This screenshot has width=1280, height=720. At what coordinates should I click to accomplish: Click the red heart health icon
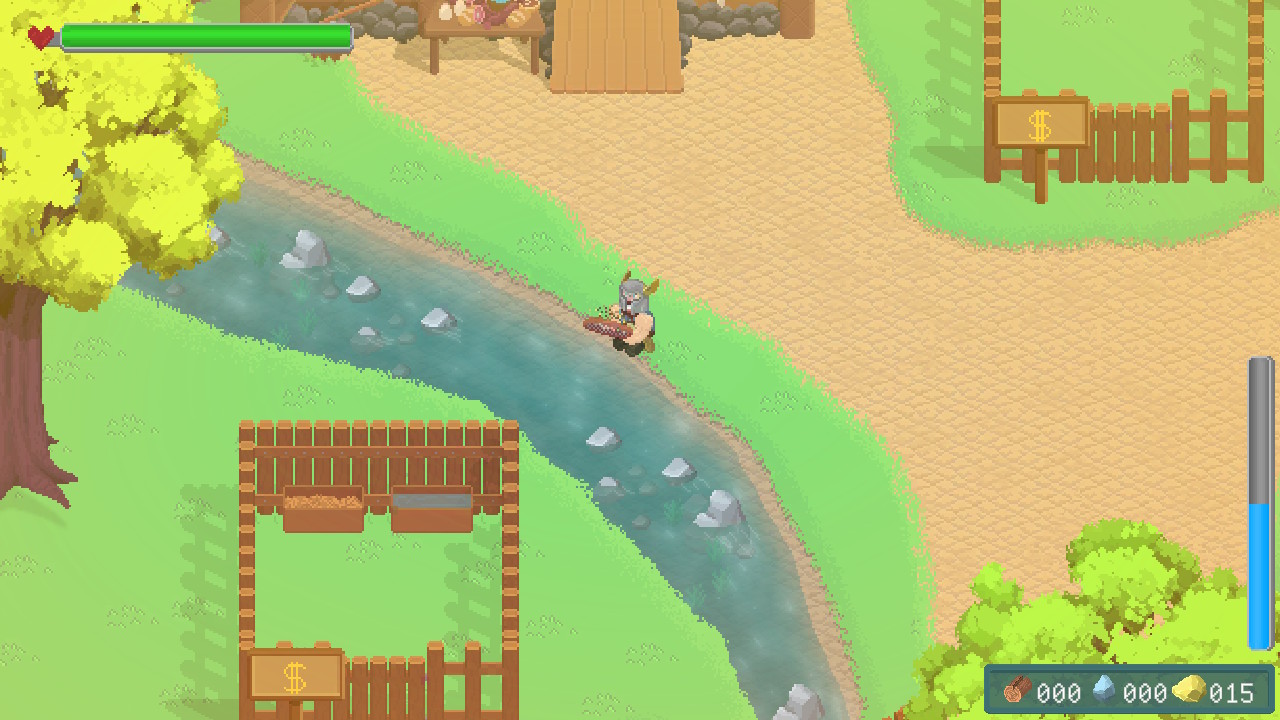pyautogui.click(x=38, y=37)
